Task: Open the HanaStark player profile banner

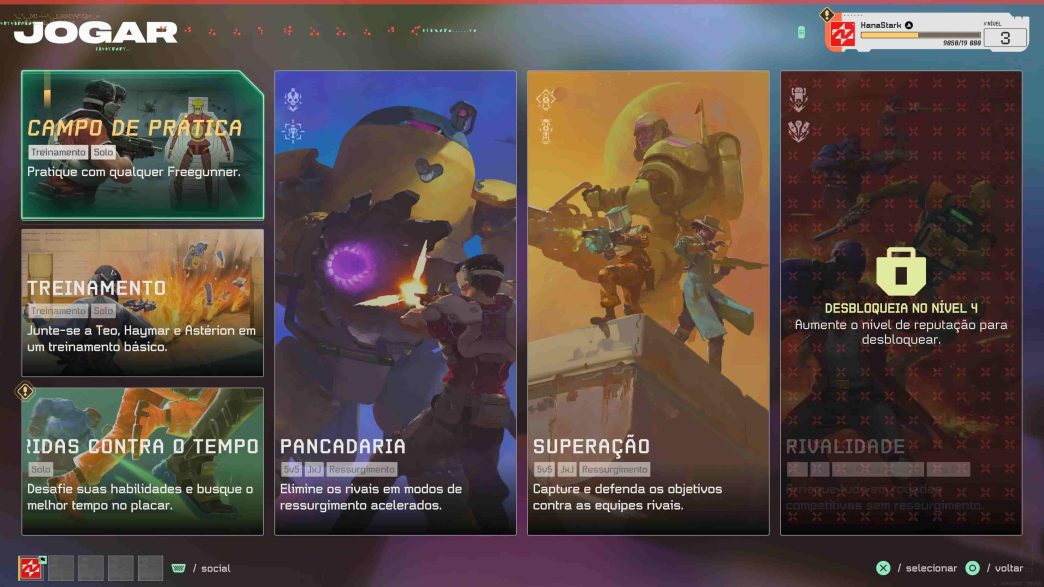Action: pyautogui.click(x=925, y=32)
